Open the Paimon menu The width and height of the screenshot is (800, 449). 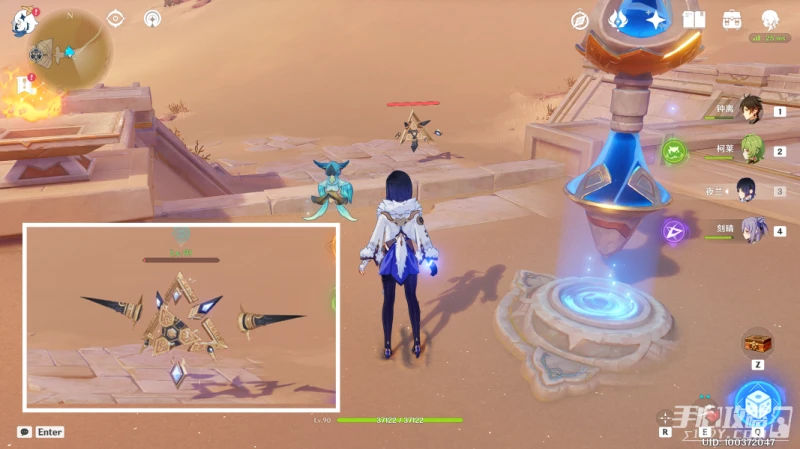tap(24, 21)
